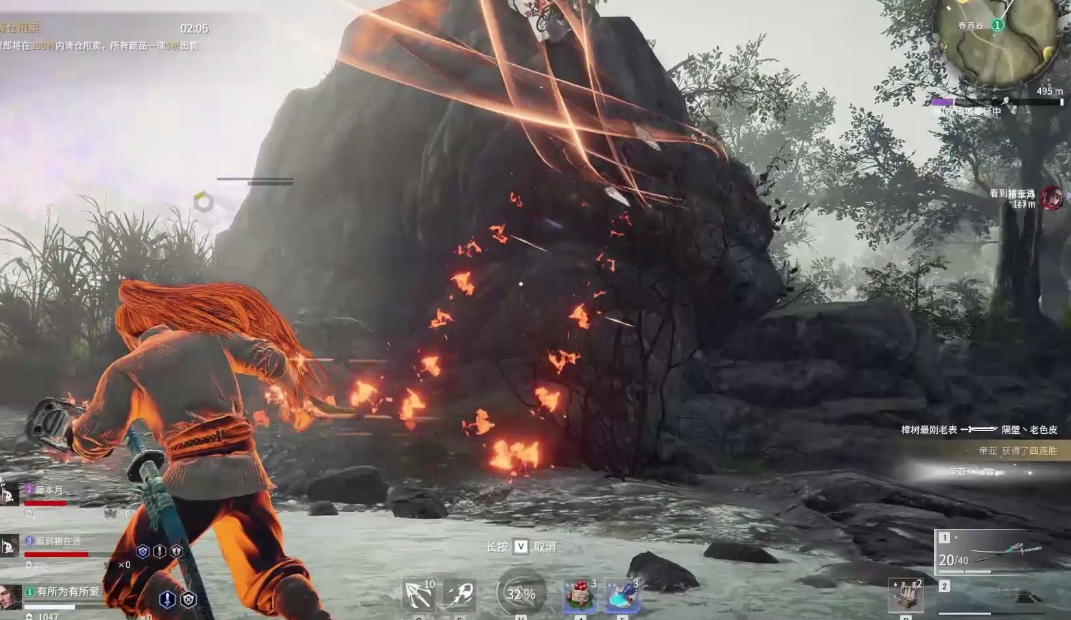Click the 32% ultimate charge gauge
The width and height of the screenshot is (1071, 620).
coord(521,593)
